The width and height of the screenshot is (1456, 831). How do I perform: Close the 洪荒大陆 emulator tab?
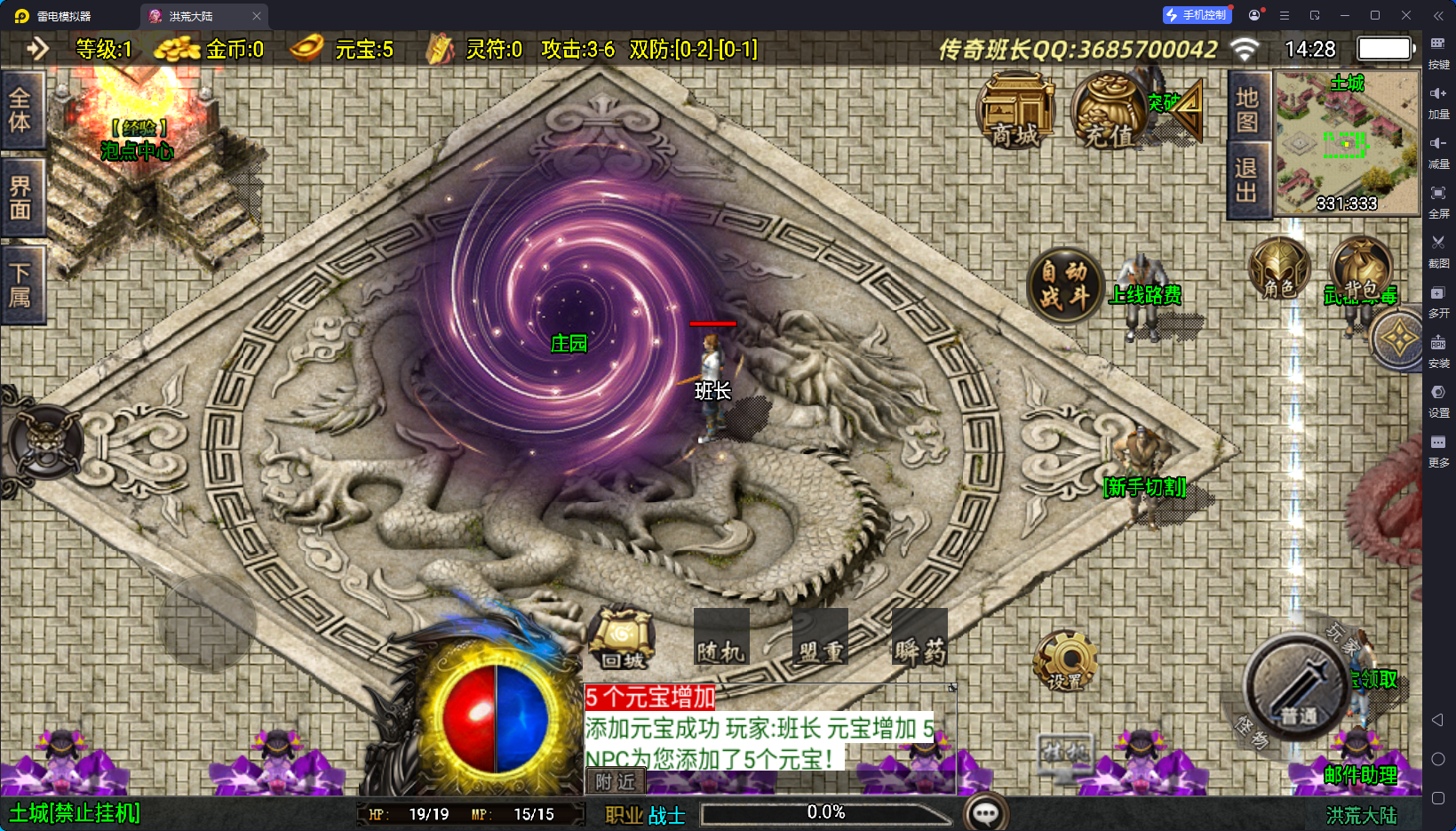point(257,16)
